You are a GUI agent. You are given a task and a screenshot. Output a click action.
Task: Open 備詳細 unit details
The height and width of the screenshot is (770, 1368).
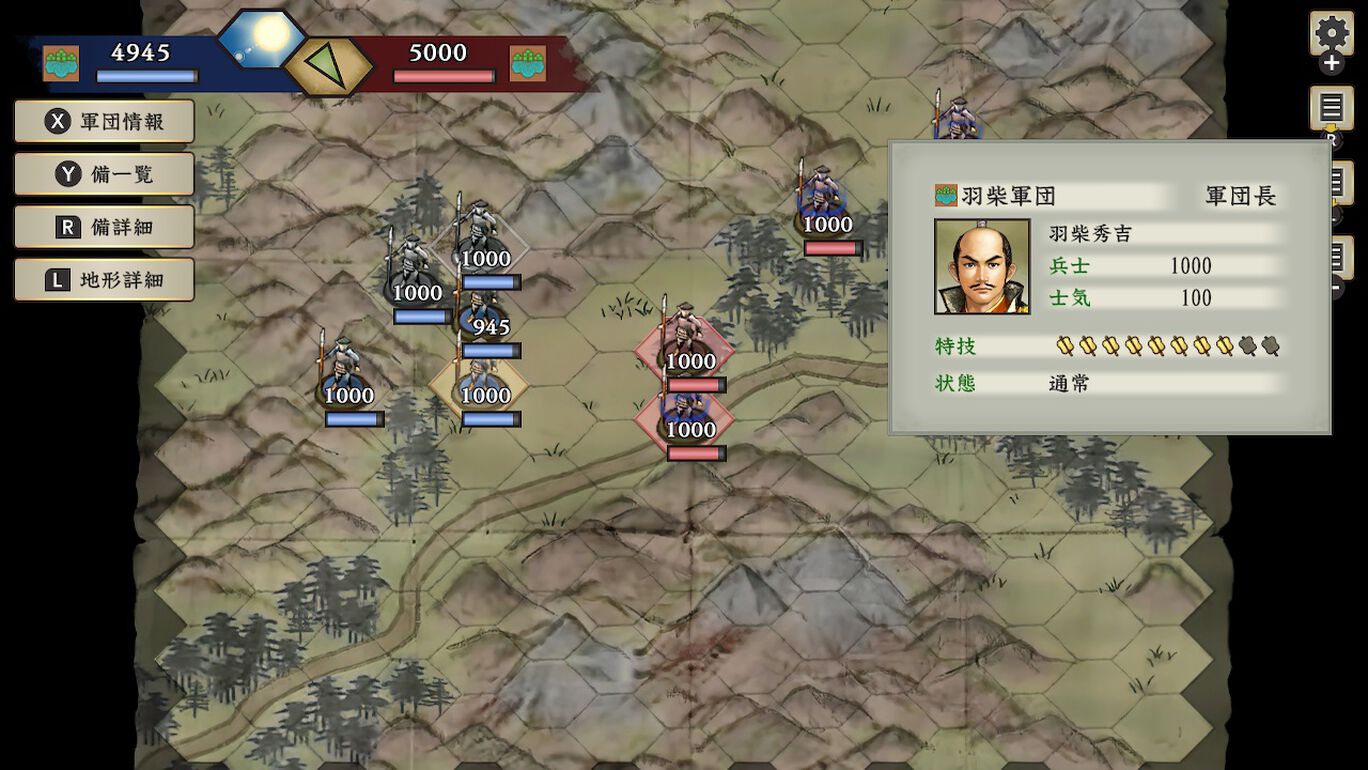point(104,227)
